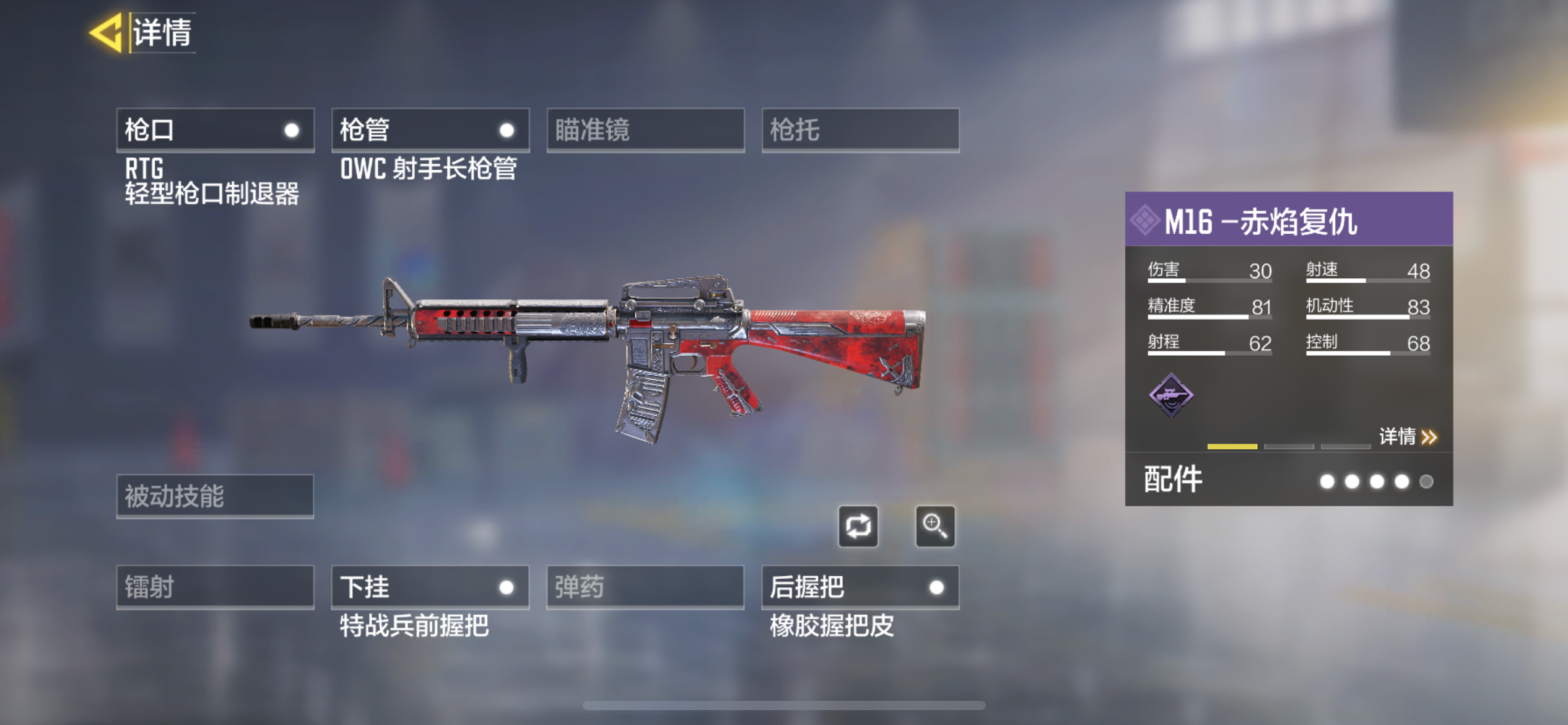Viewport: 1568px width, 725px height.
Task: Open the 后握把 rear grip slot
Action: pyautogui.click(x=860, y=587)
